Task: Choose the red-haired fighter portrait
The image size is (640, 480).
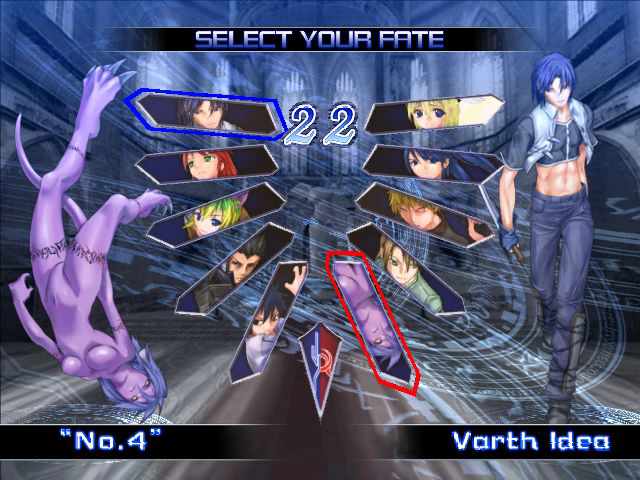Action: click(207, 163)
